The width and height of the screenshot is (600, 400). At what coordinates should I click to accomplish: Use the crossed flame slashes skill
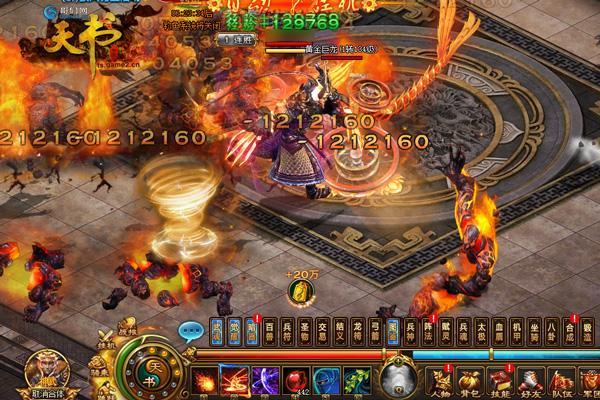click(236, 381)
